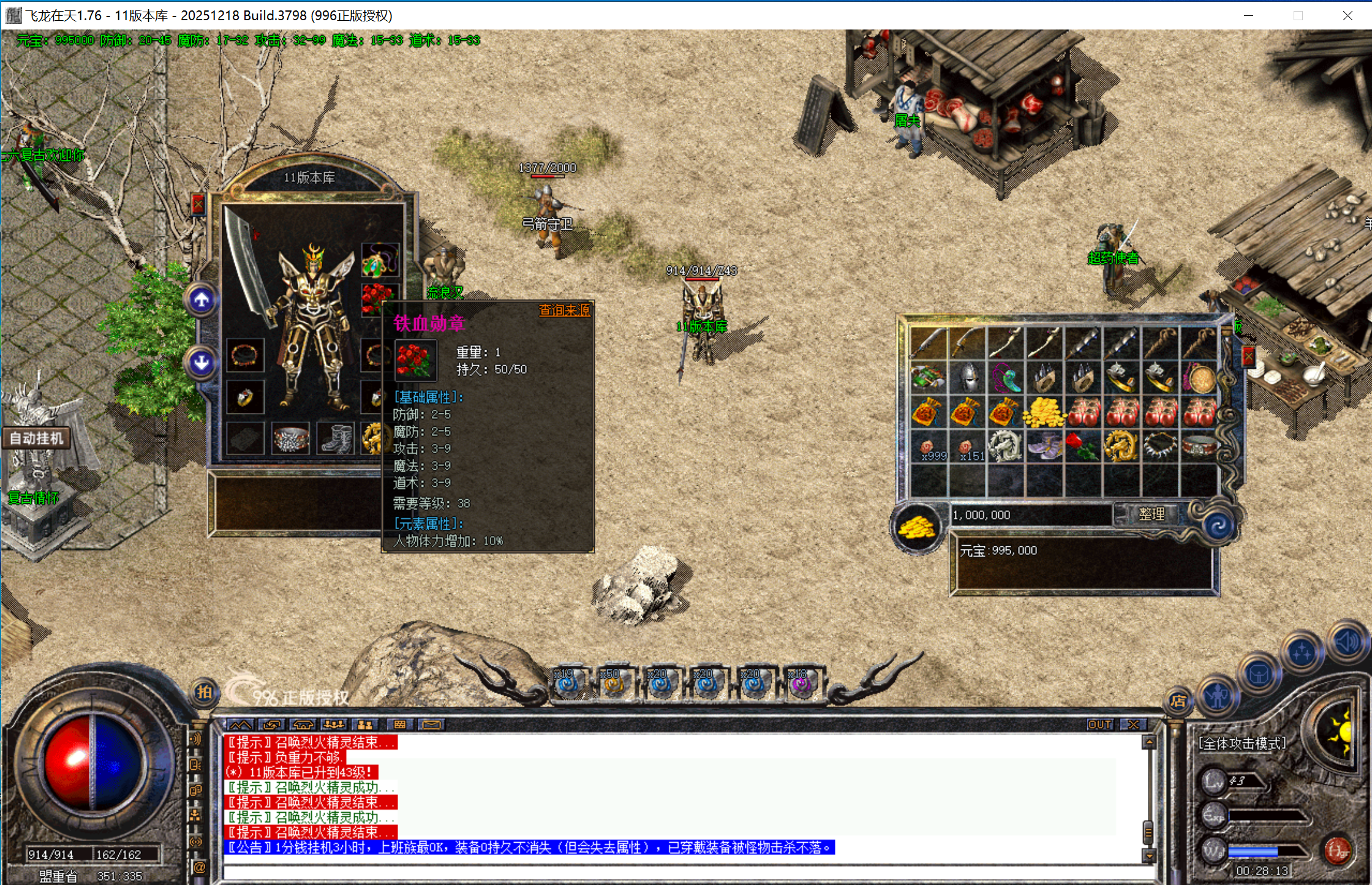Viewport: 1372px width, 885px height.
Task: Click the OUT button above chat
Action: click(x=1099, y=725)
